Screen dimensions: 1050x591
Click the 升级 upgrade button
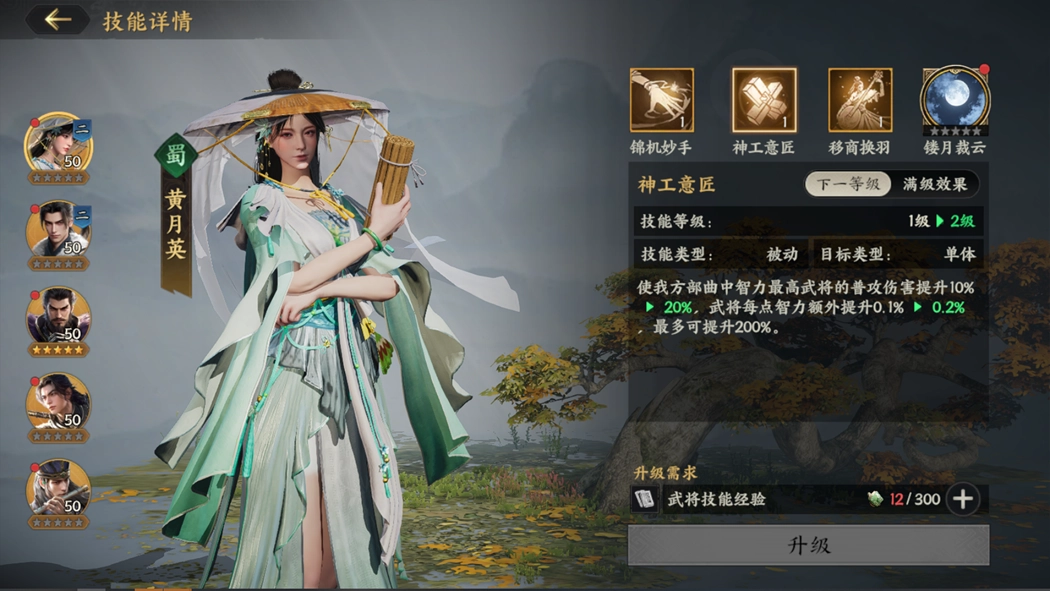[808, 546]
